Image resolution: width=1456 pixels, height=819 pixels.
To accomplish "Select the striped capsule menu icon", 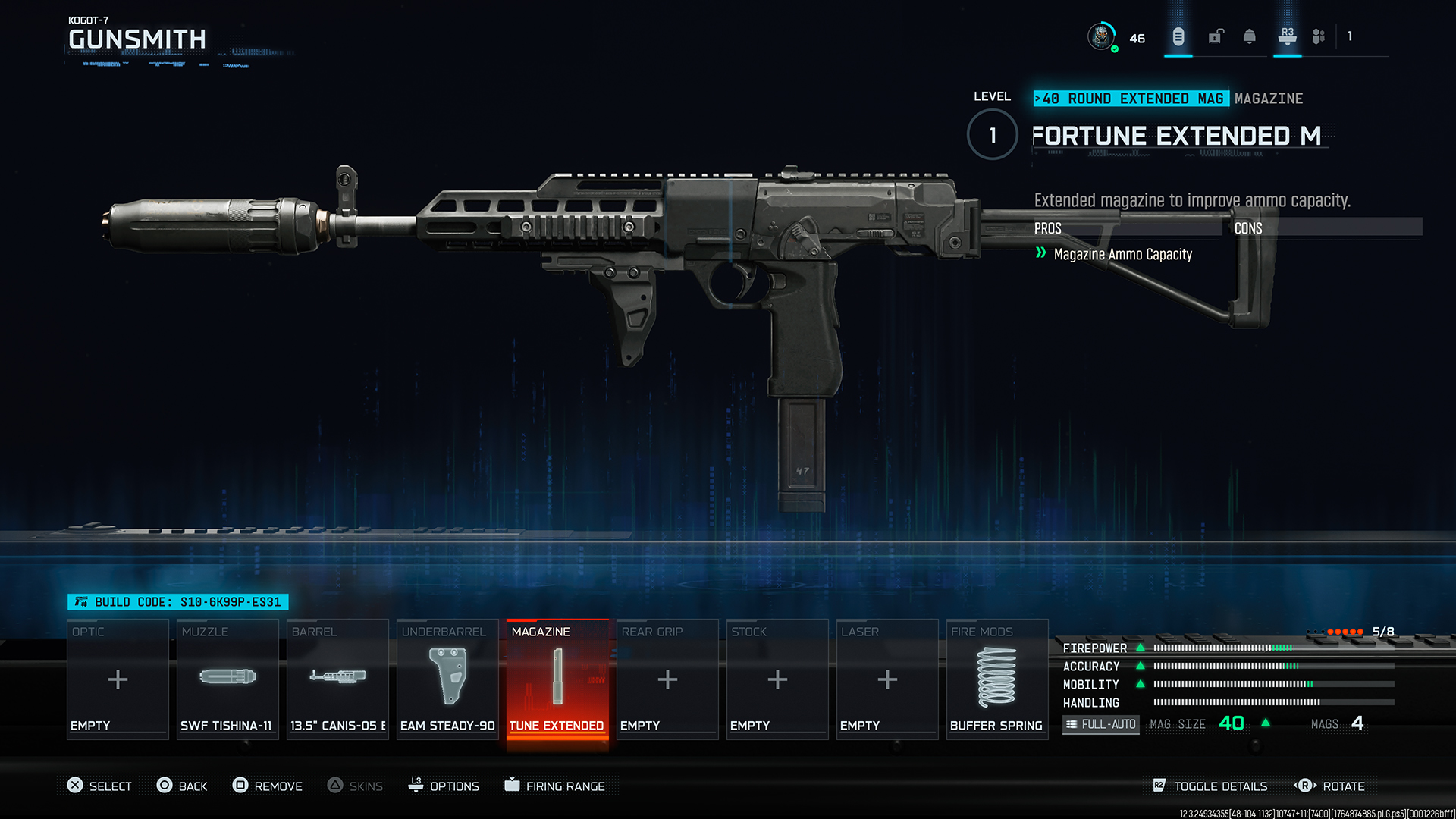I will (1178, 36).
